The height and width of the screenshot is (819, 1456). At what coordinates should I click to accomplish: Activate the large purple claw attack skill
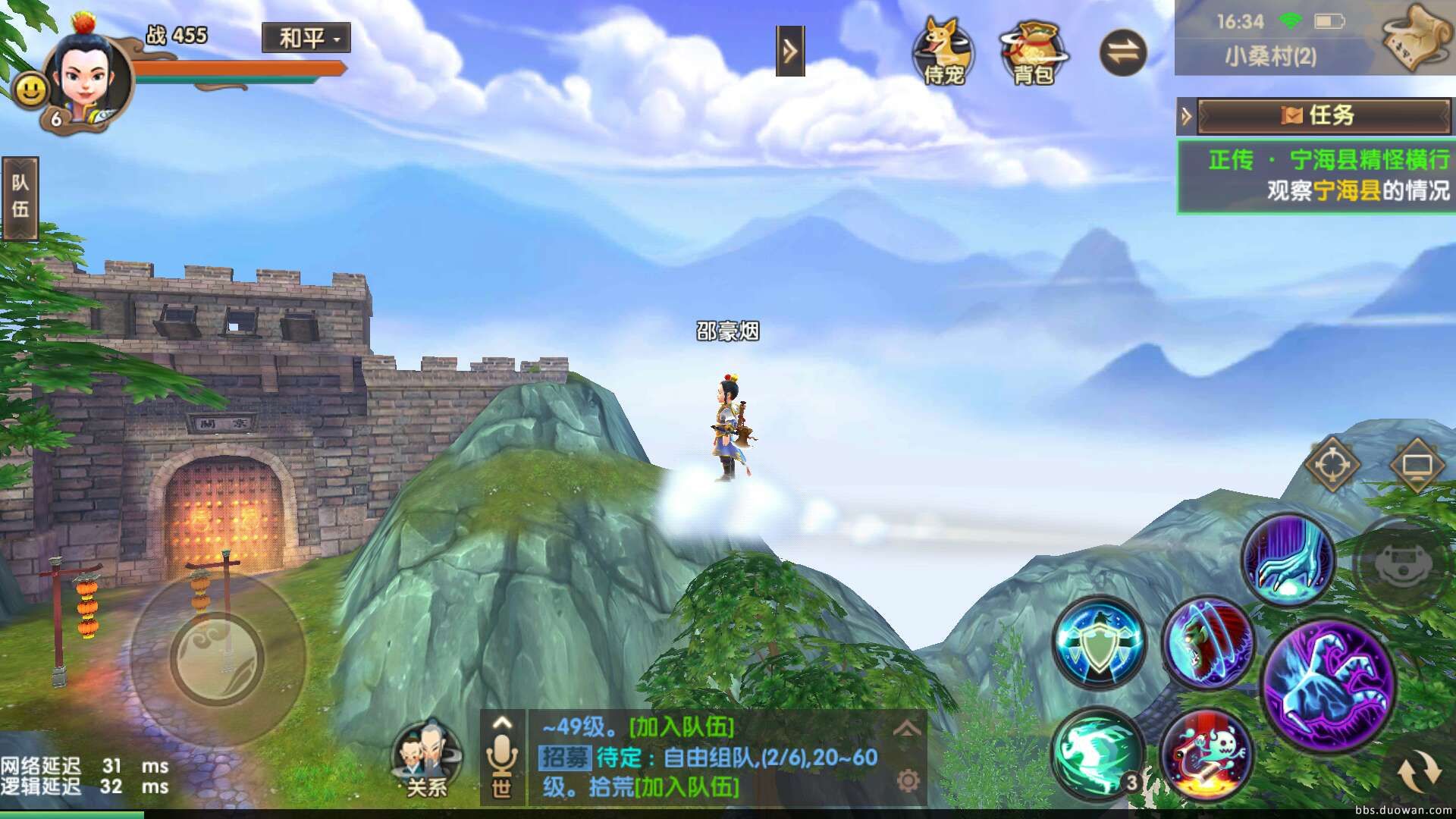[x=1328, y=685]
